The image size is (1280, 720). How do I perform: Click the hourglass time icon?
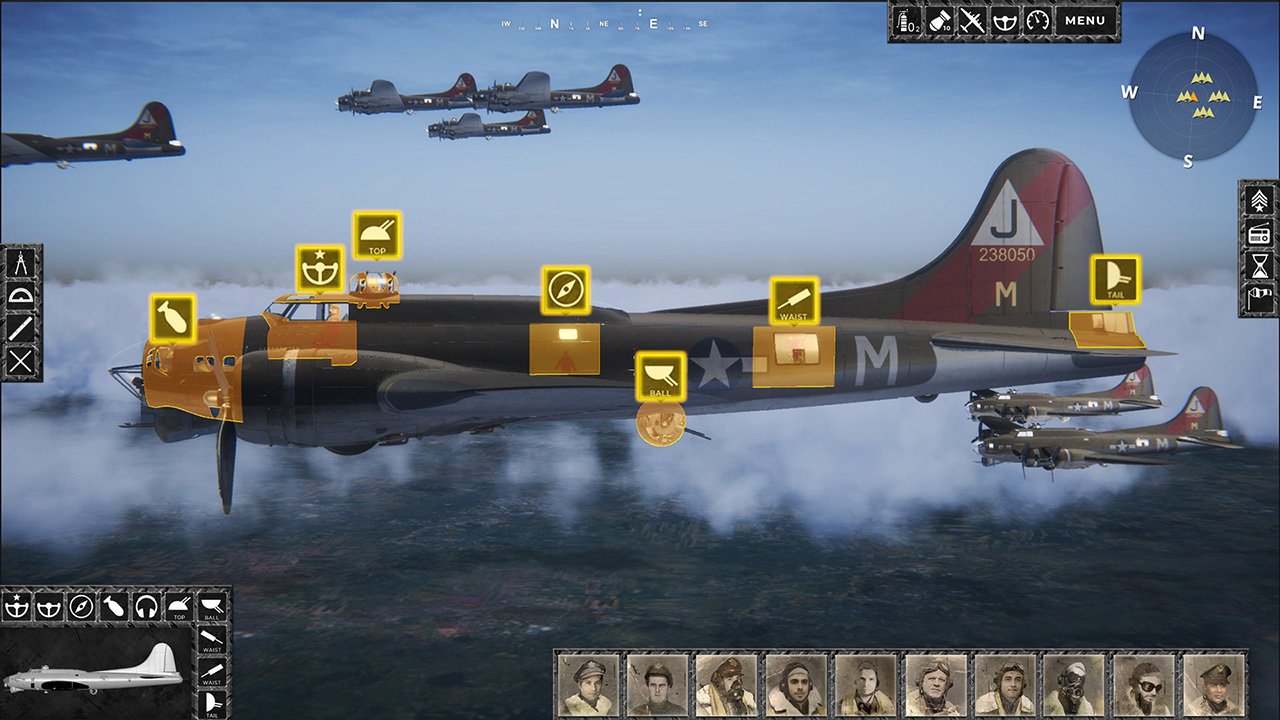click(1259, 266)
